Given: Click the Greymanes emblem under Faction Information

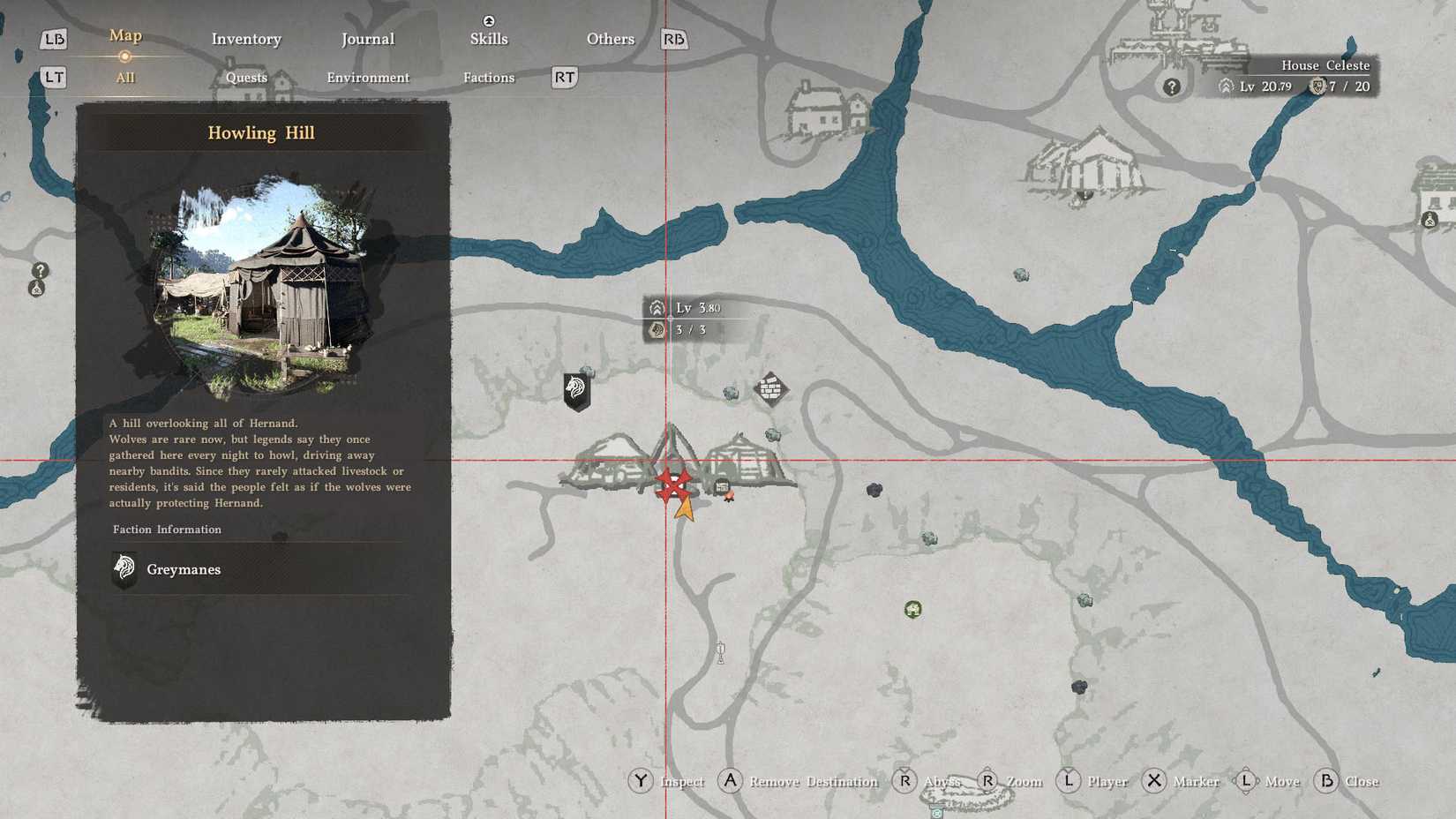Looking at the screenshot, I should click(x=124, y=567).
